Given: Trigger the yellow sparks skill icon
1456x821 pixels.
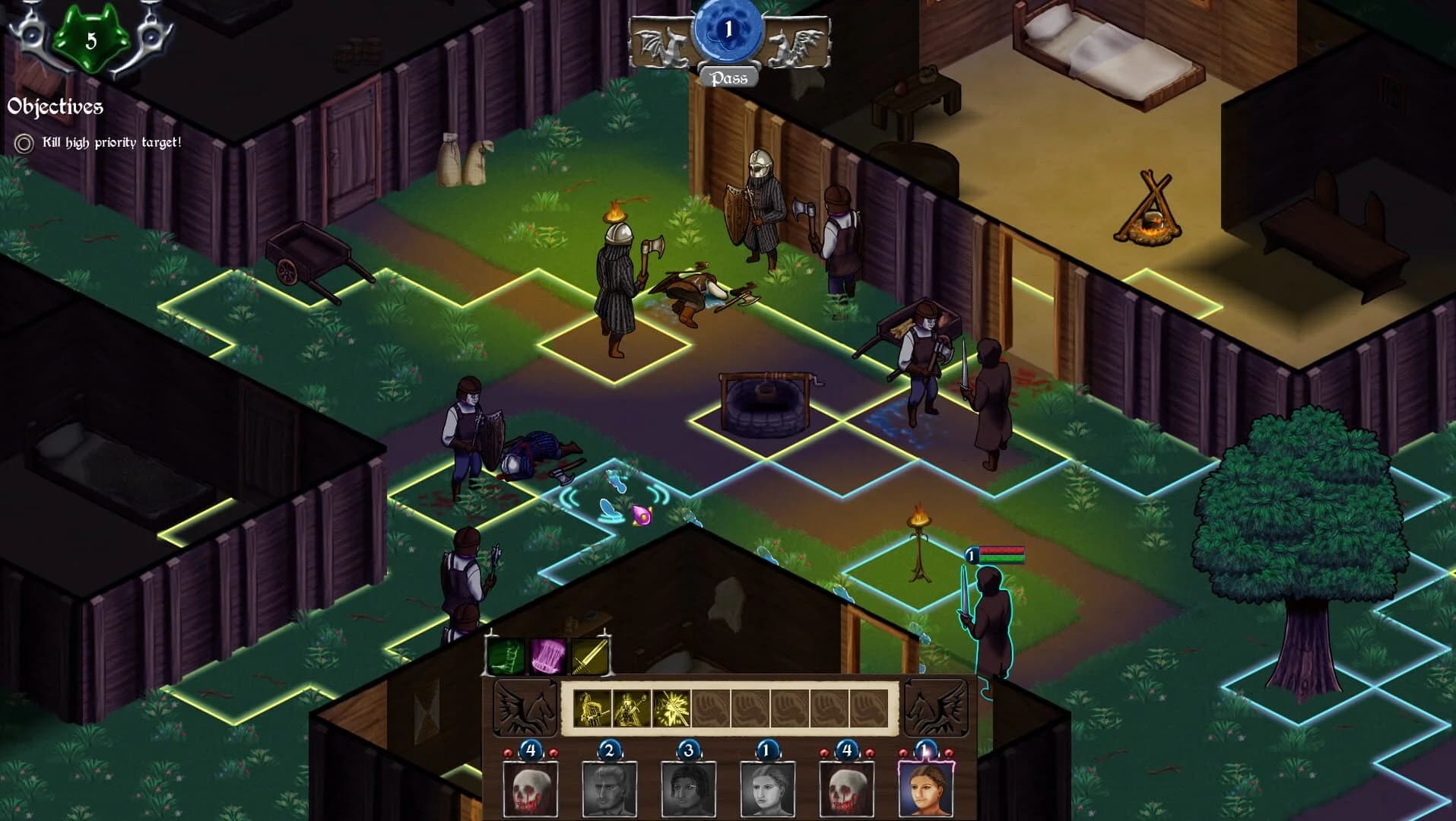Looking at the screenshot, I should (x=671, y=708).
